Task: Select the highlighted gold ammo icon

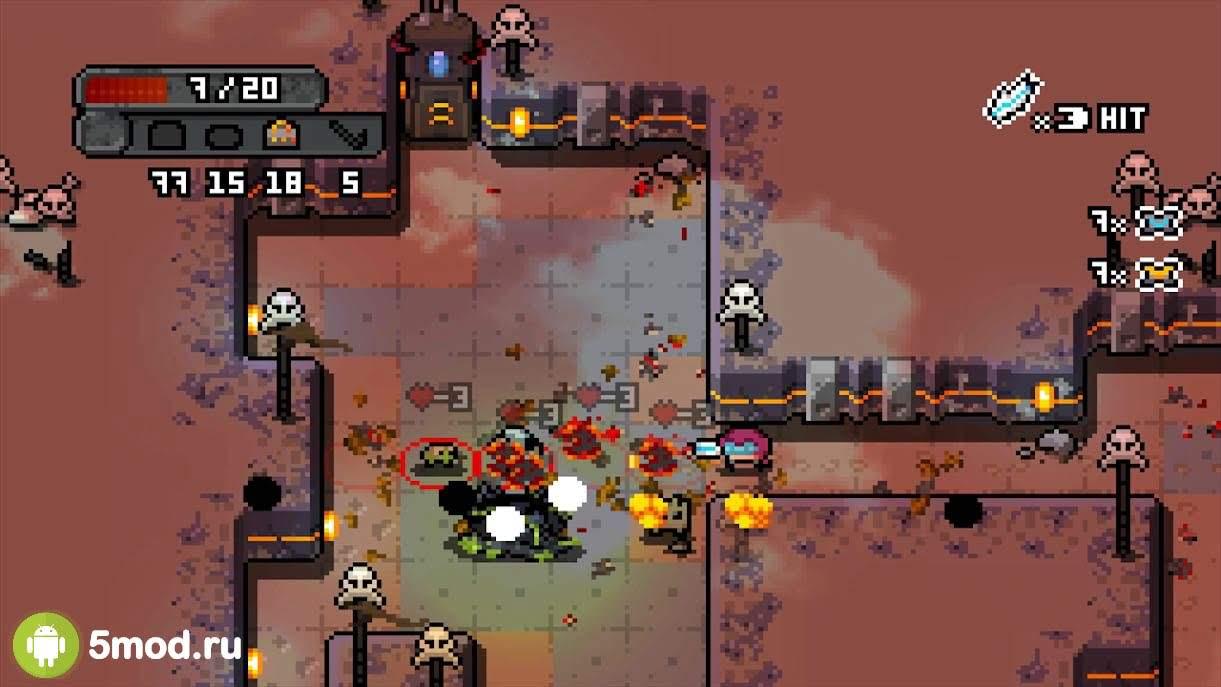Action: click(x=283, y=134)
